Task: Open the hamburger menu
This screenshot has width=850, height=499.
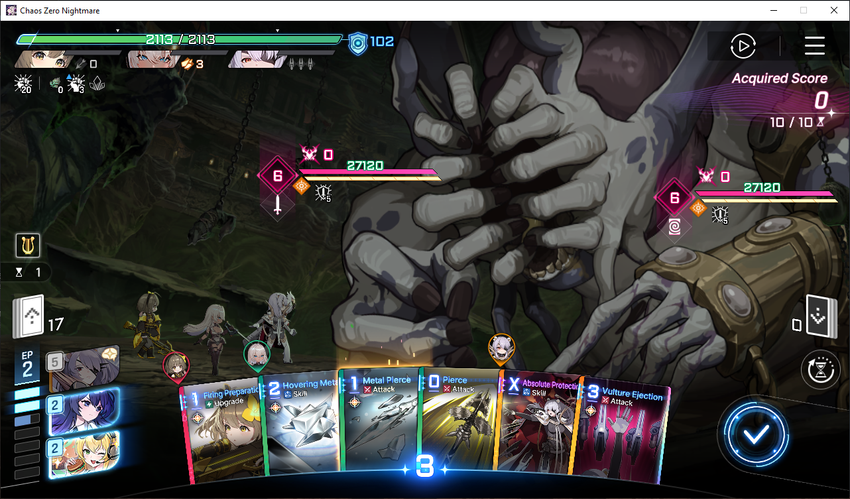Action: point(814,46)
